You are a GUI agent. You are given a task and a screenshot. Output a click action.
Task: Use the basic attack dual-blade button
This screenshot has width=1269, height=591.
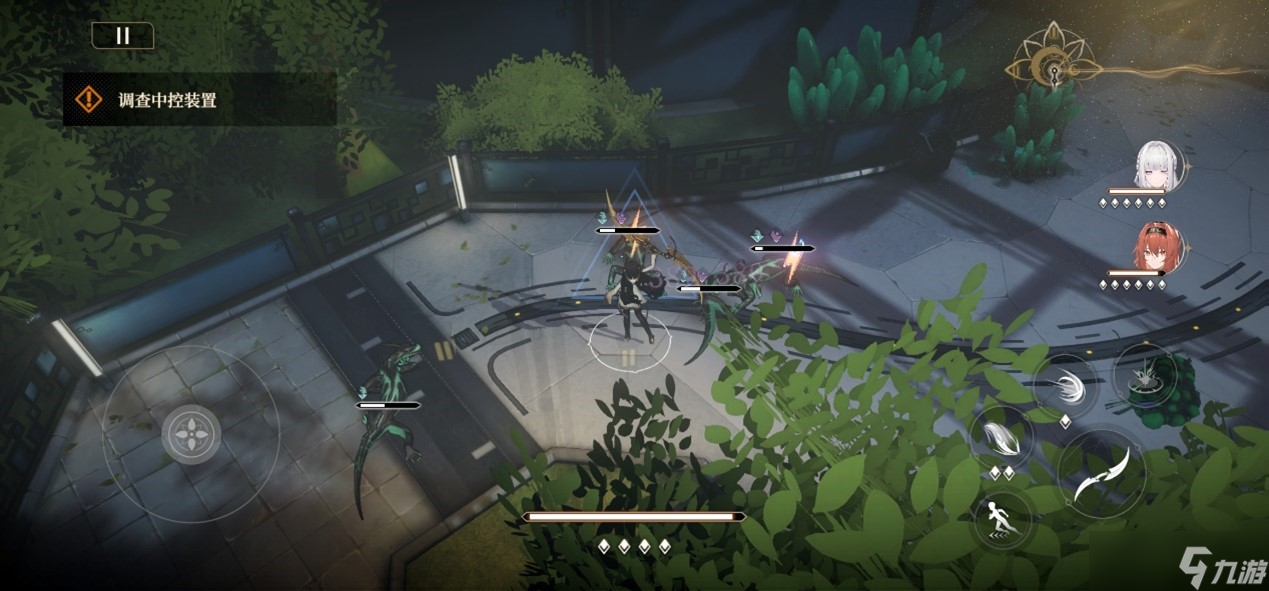point(1101,474)
